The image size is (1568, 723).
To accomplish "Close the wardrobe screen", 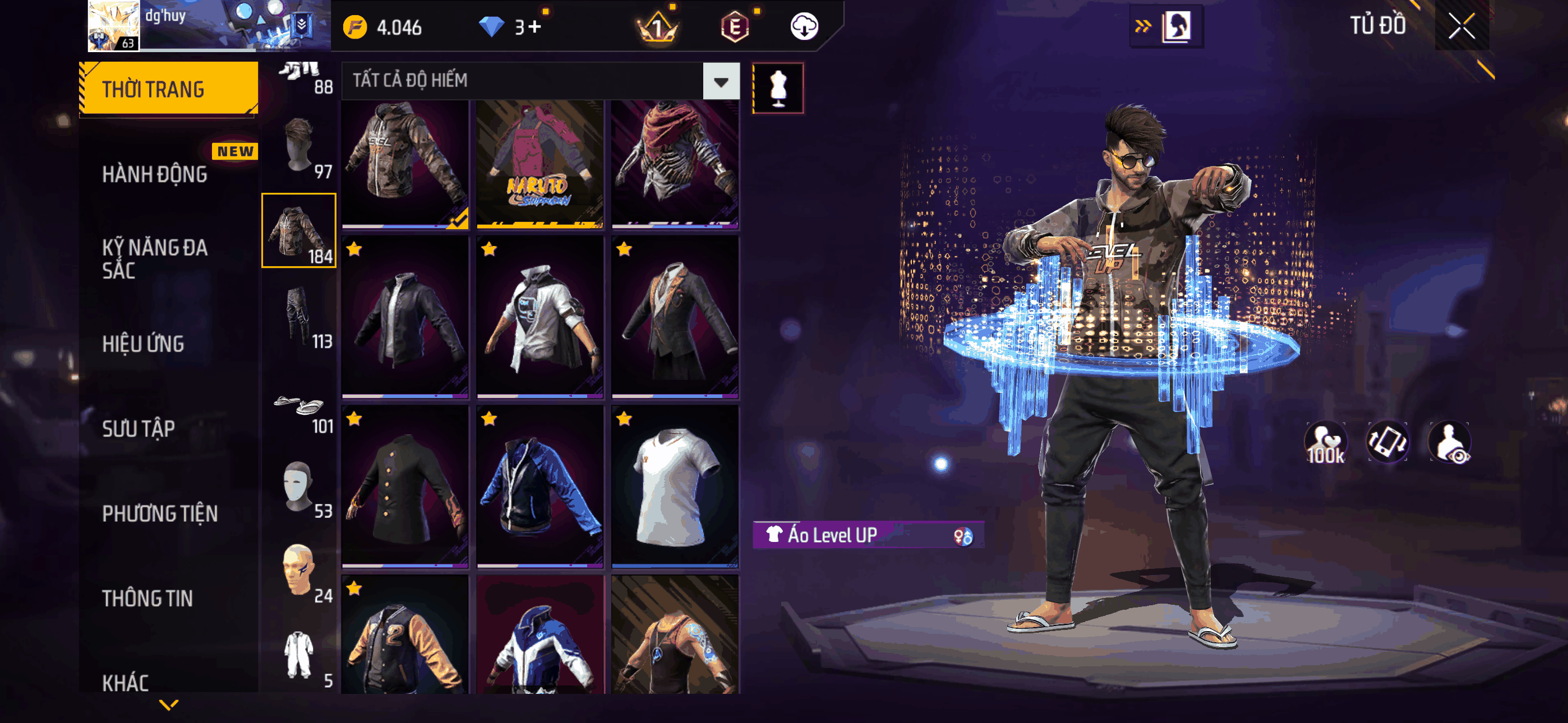I will (x=1461, y=26).
